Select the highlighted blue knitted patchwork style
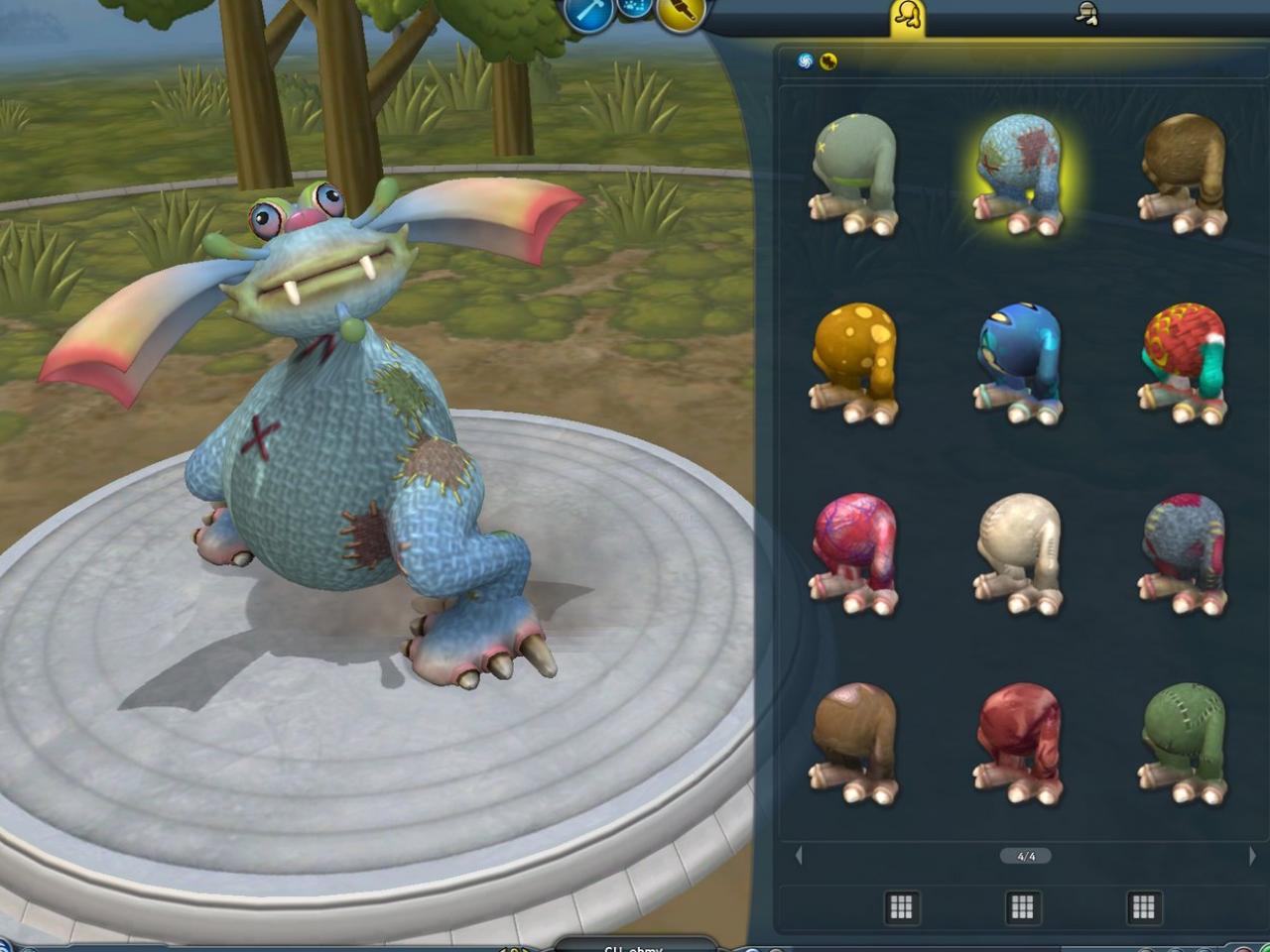Viewport: 1270px width, 952px height. coord(1020,174)
